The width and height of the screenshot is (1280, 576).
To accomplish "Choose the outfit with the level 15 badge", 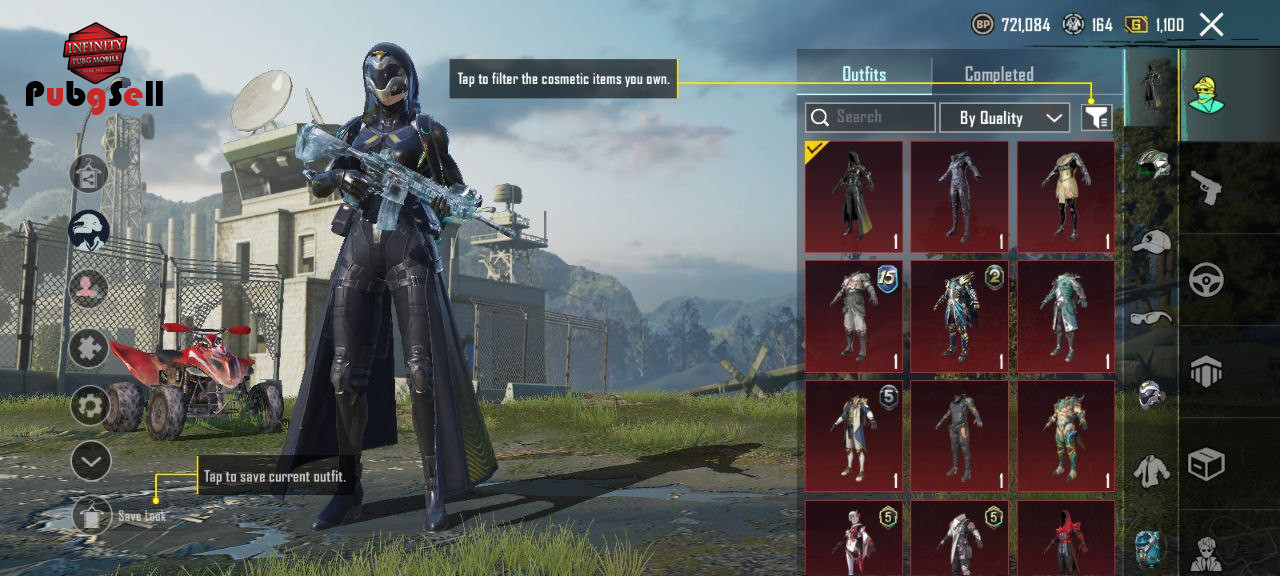I will [854, 316].
